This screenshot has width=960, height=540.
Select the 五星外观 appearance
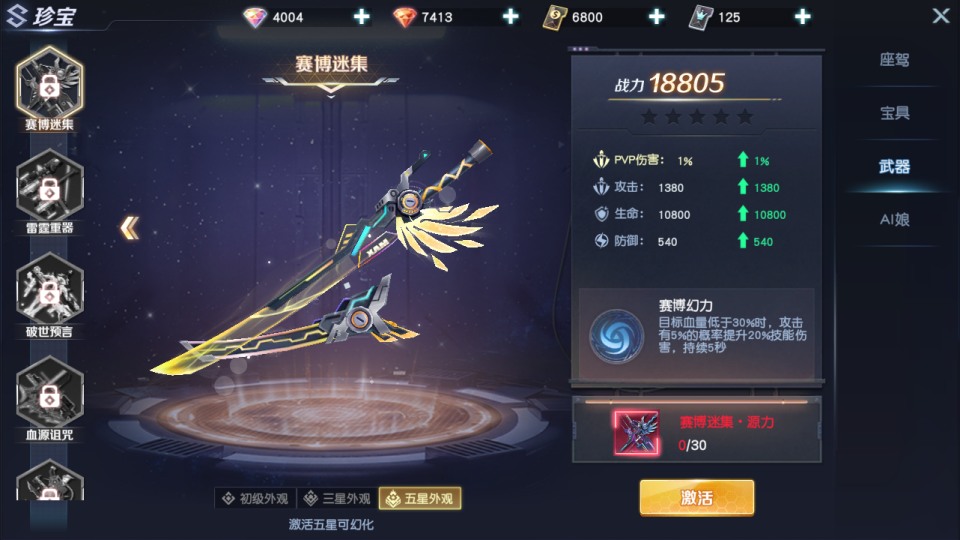coord(420,498)
